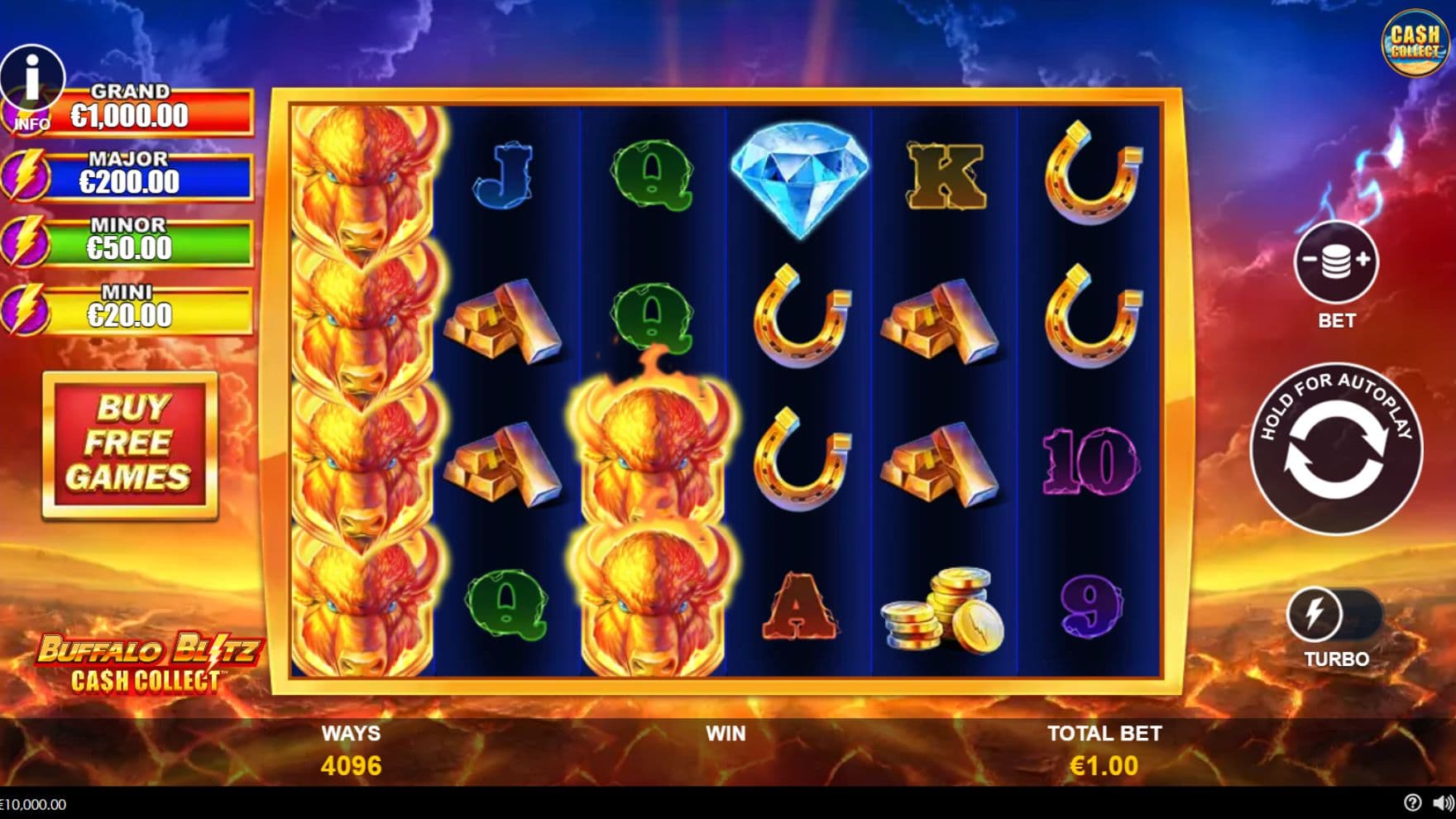The width and height of the screenshot is (1456, 819).
Task: Mute the sound with the speaker icon
Action: pyautogui.click(x=1442, y=802)
